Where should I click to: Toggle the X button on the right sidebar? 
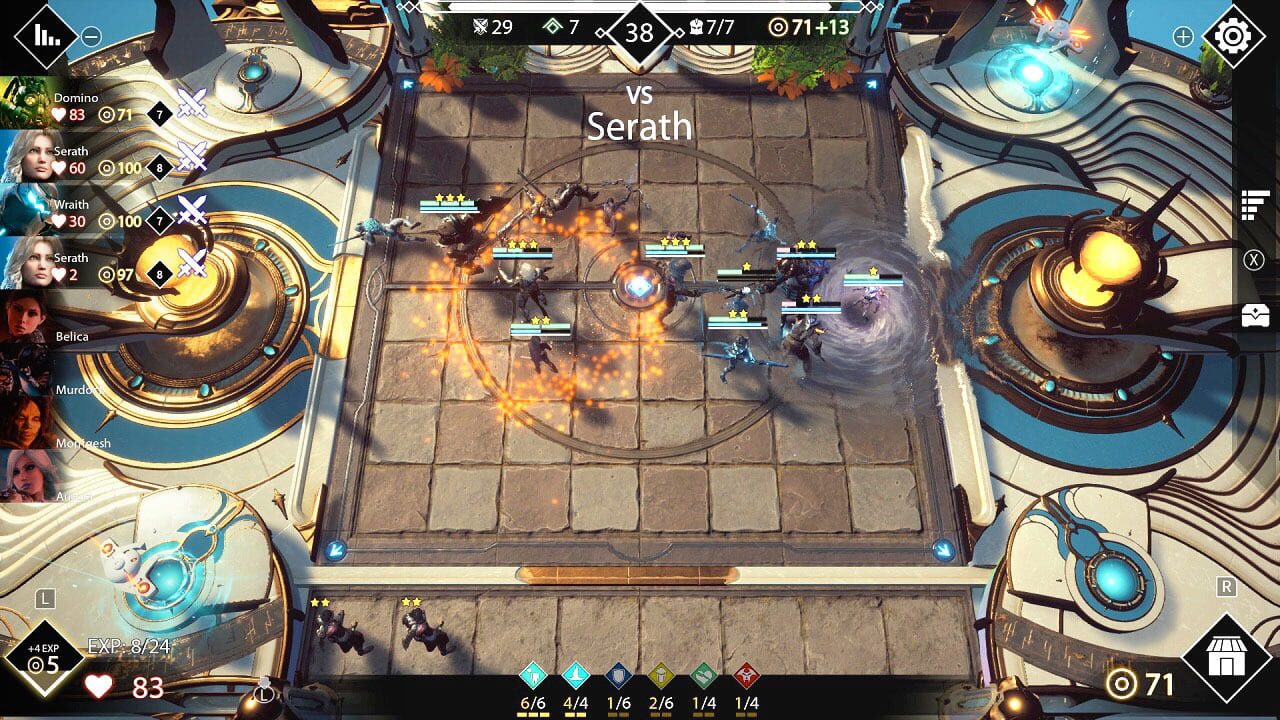click(1252, 258)
